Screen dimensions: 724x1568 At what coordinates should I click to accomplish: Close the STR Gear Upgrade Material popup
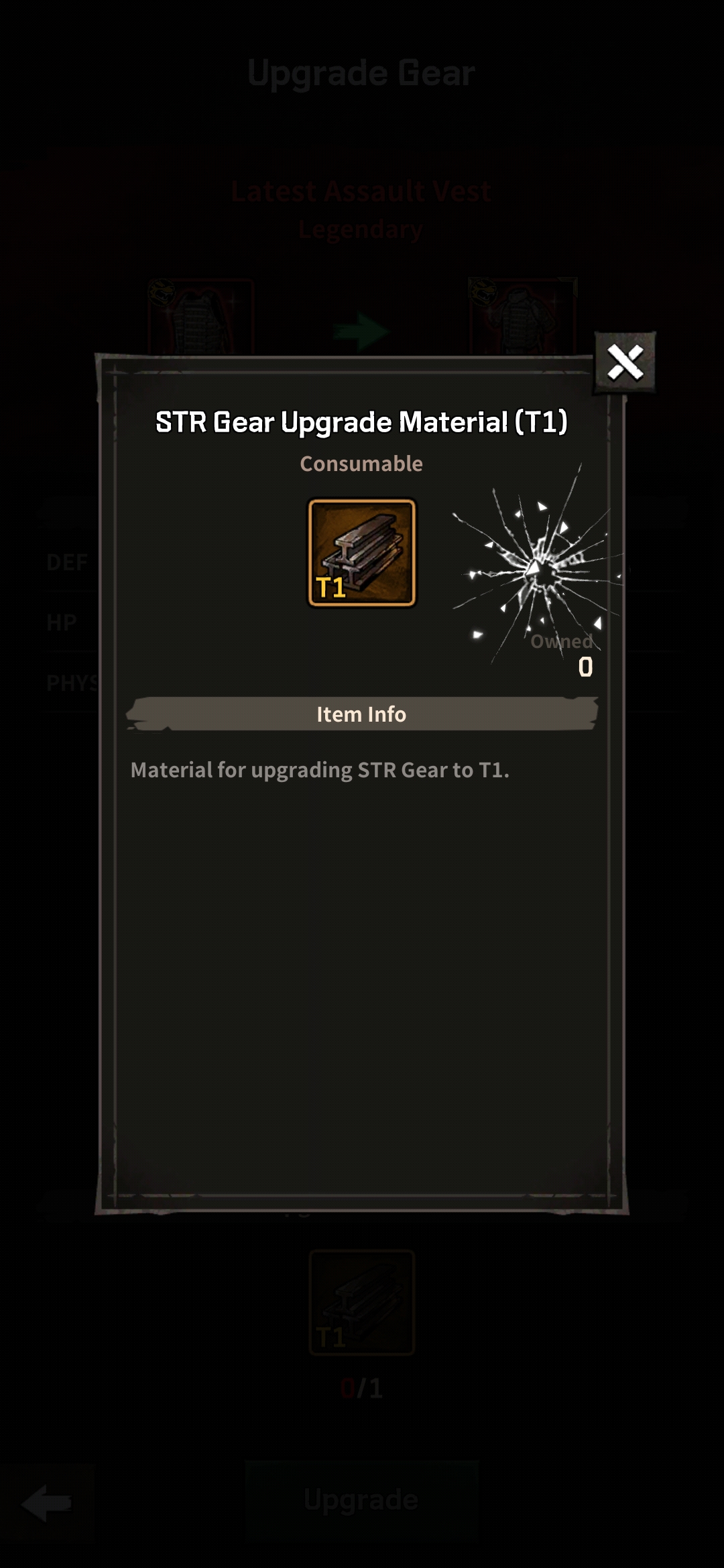(625, 363)
